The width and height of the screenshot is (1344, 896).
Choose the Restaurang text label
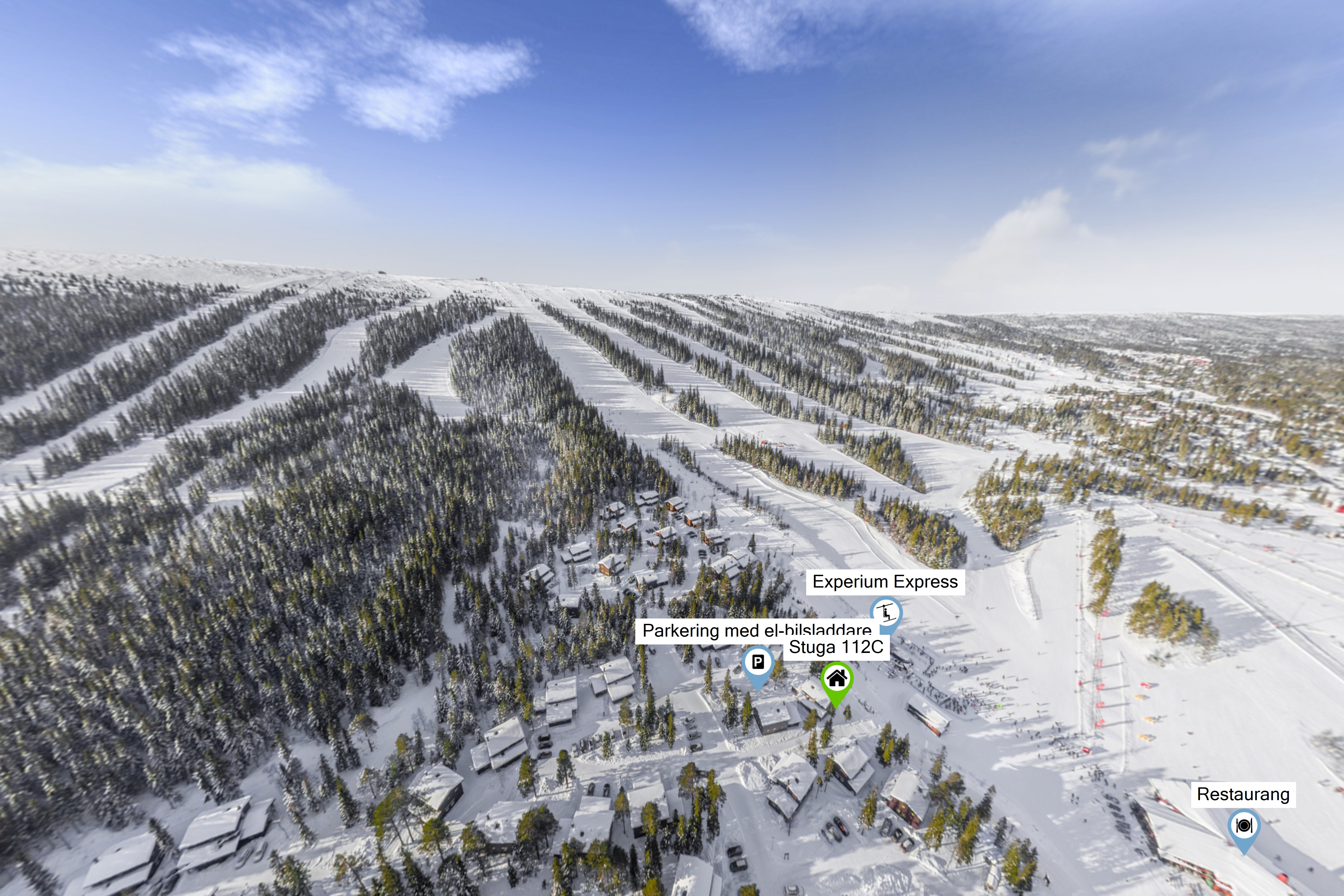coord(1243,794)
